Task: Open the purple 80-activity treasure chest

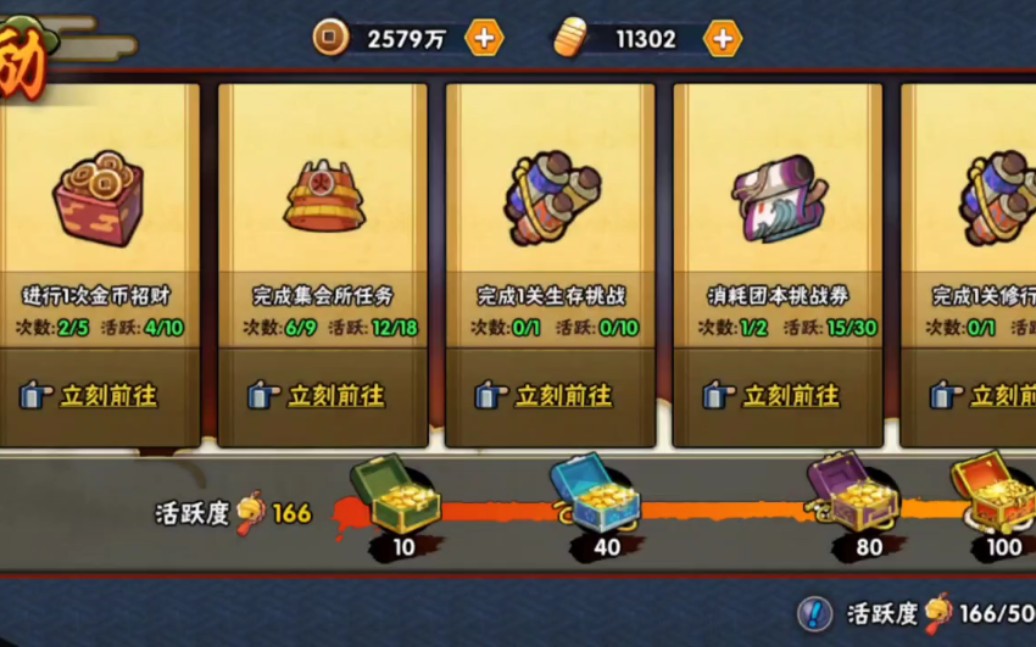Action: coord(852,495)
